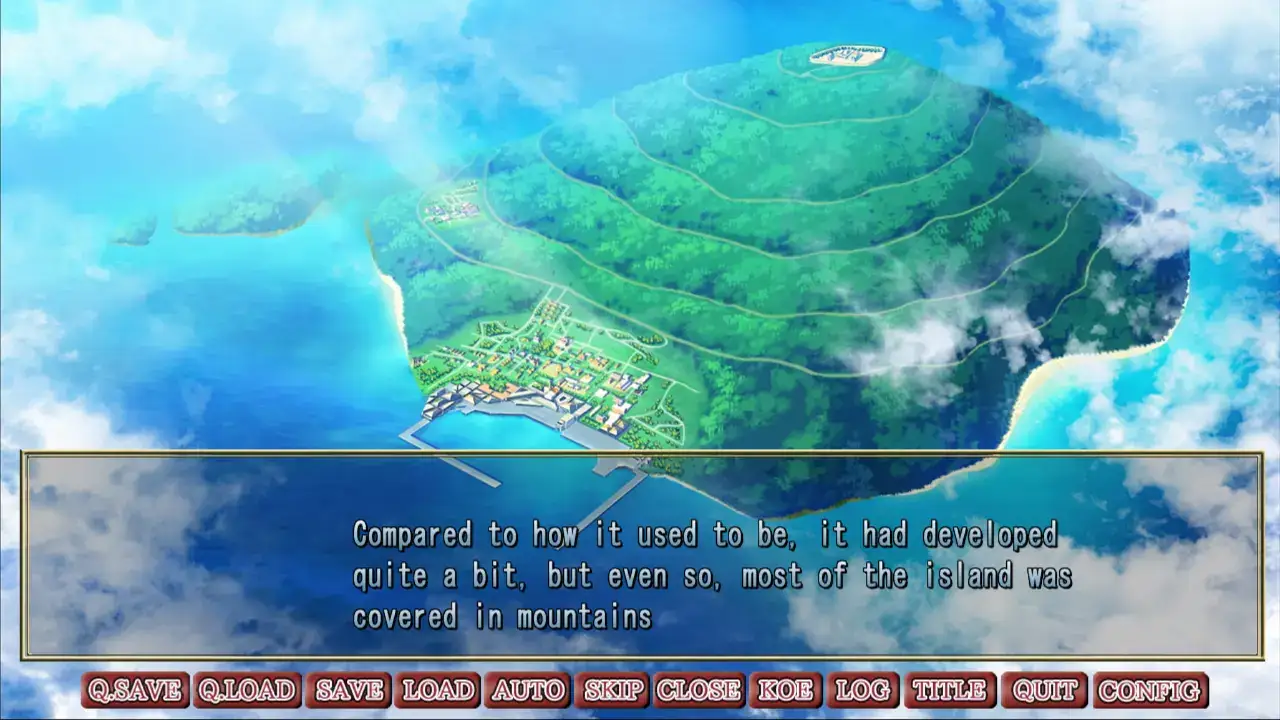This screenshot has height=720, width=1280.
Task: Quick load with the Q.LOAD button
Action: point(246,690)
